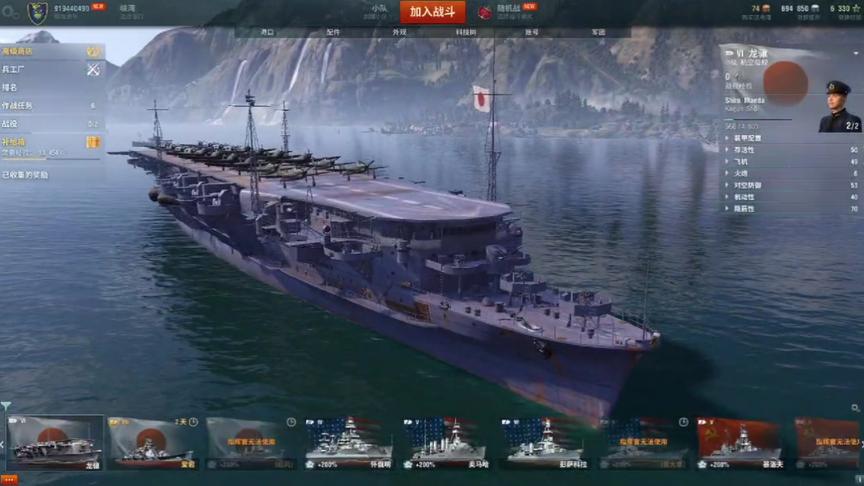
Task: Click the 加入战斗 battle button
Action: [x=432, y=12]
